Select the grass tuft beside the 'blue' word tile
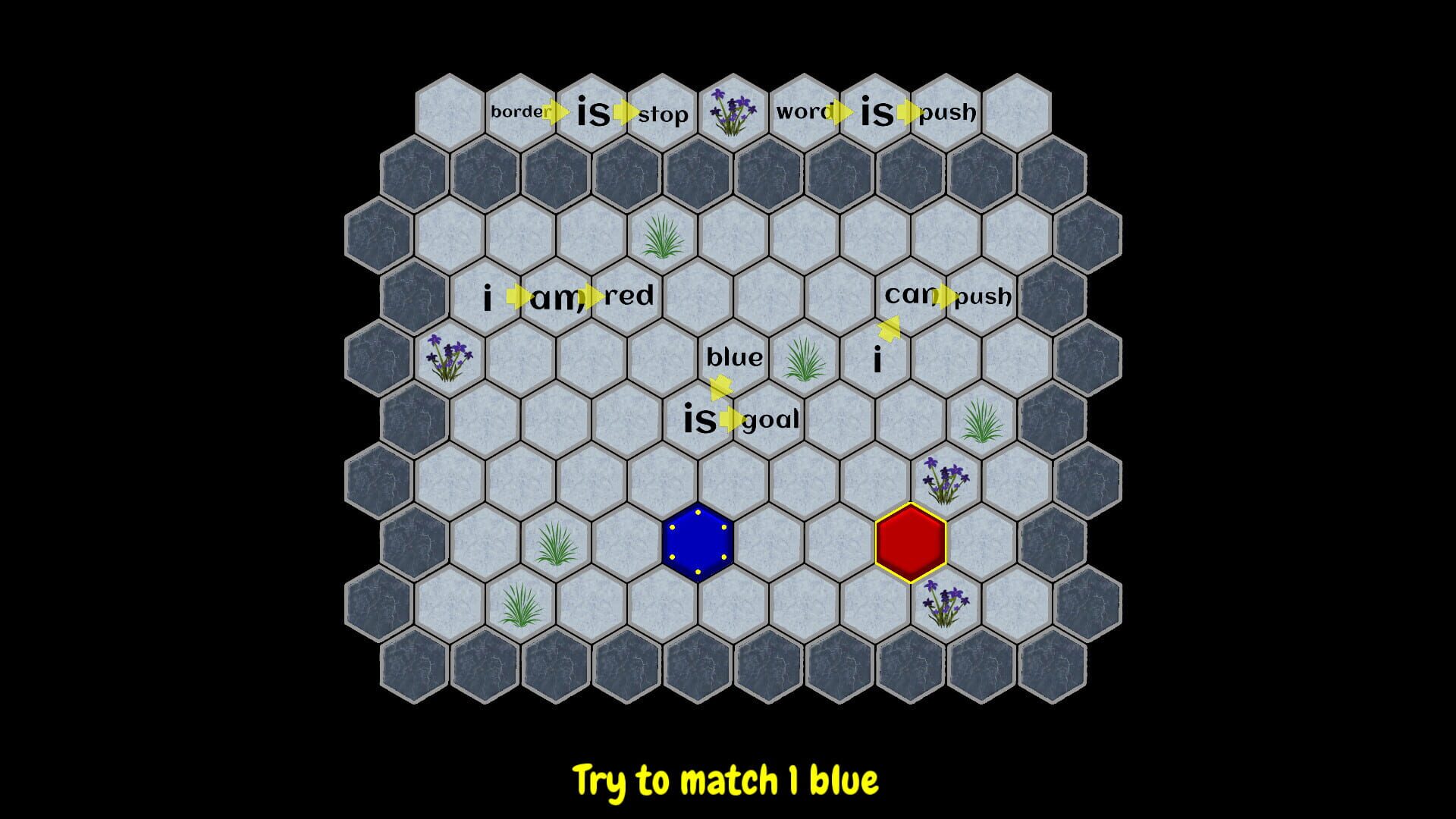The image size is (1456, 819). coord(805,361)
